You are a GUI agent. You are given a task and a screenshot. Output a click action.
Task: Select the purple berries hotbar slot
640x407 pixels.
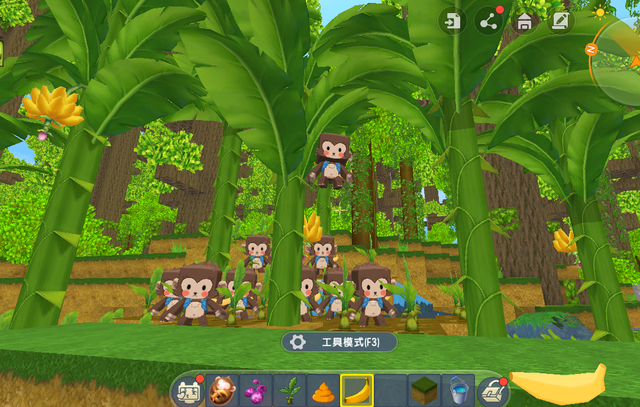tap(256, 391)
